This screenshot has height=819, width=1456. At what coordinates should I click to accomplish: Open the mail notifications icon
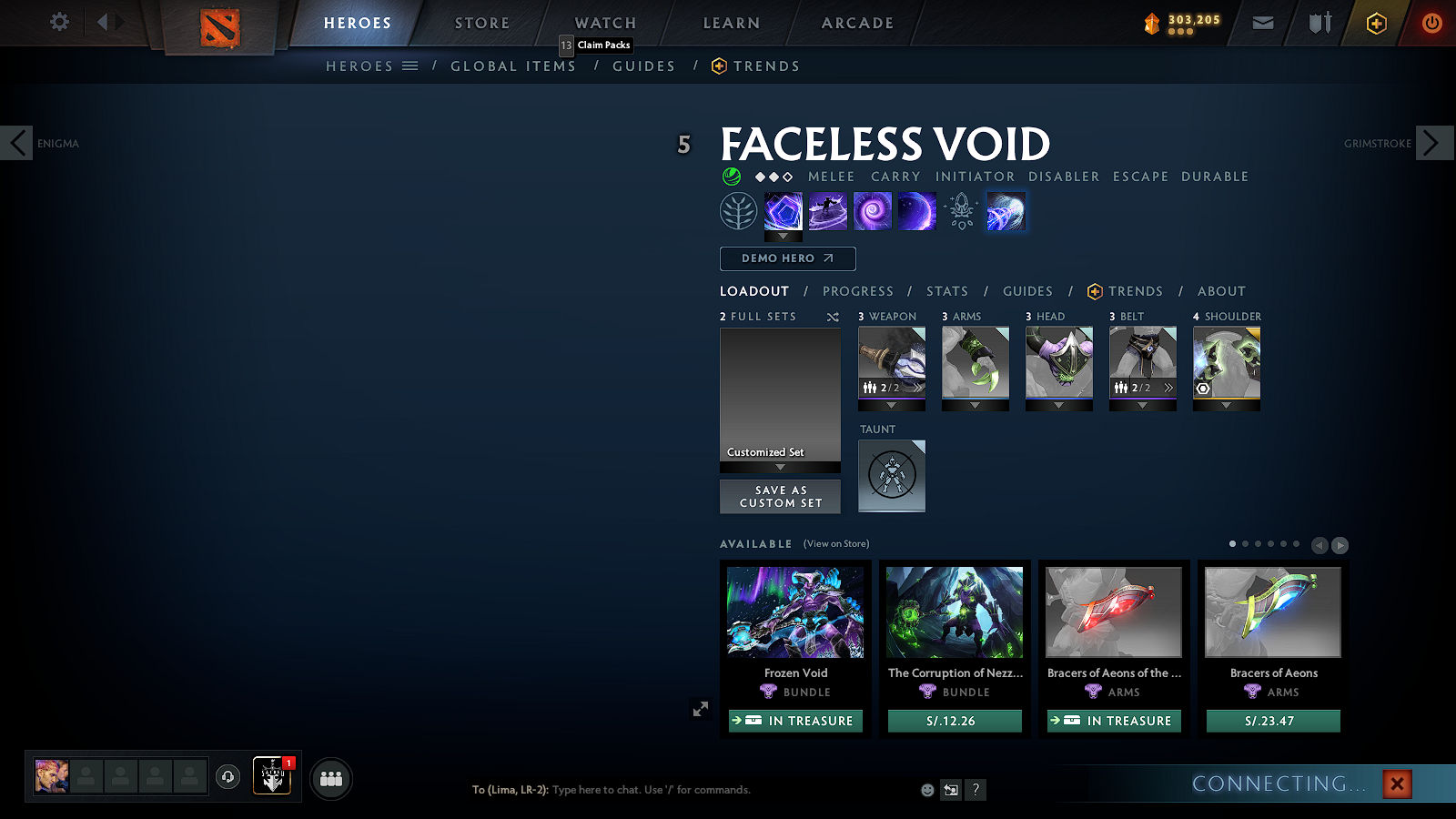point(1263,22)
